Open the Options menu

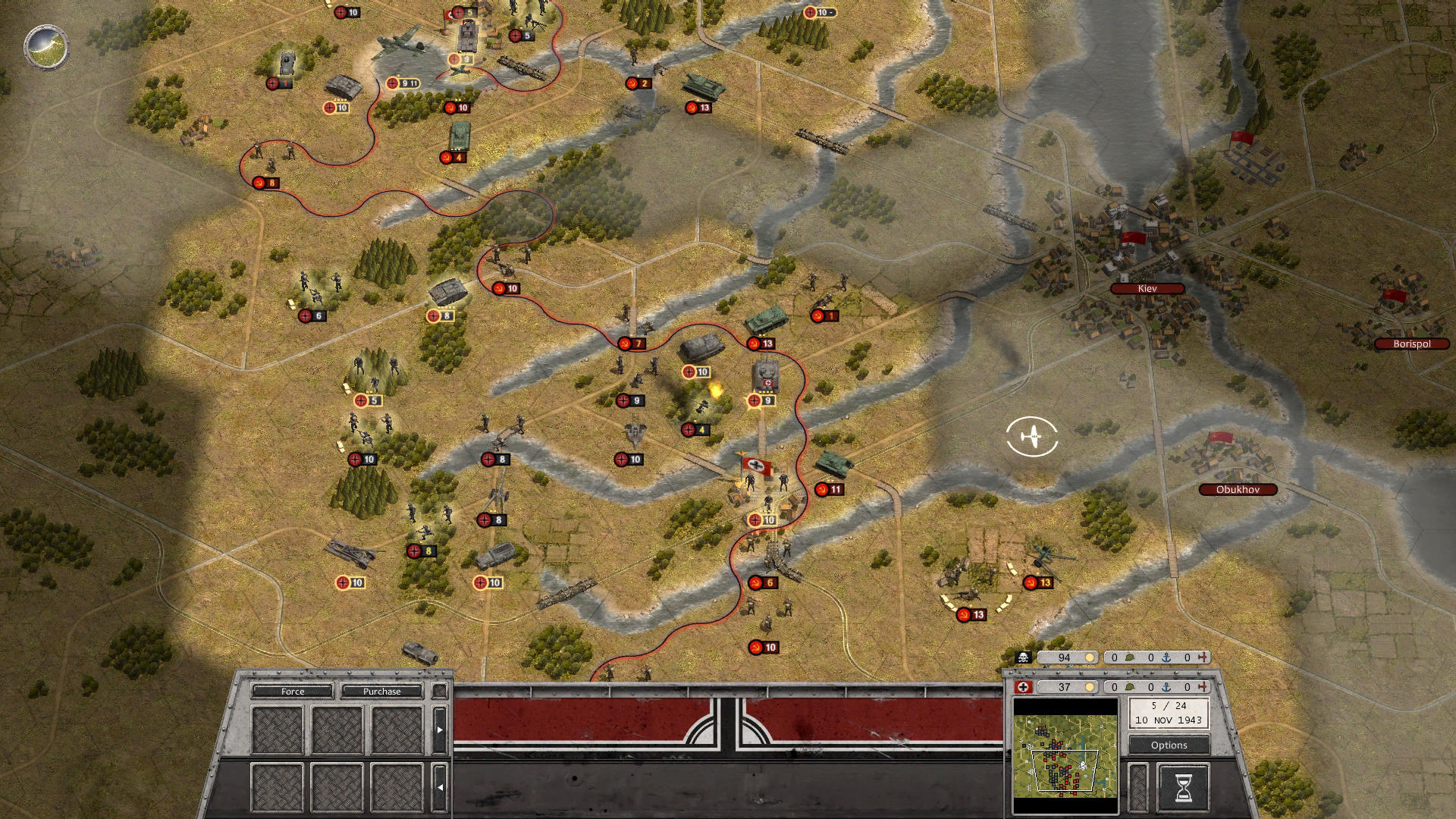tap(1169, 745)
